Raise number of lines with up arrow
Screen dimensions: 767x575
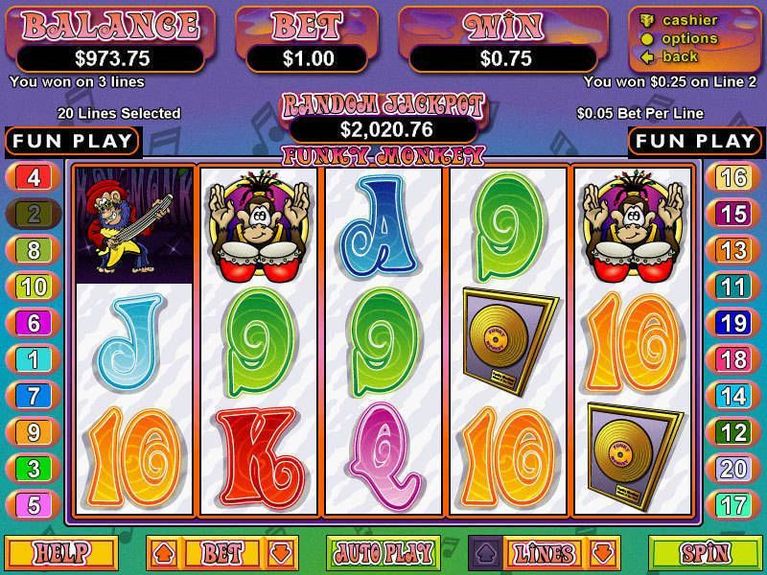tap(485, 552)
